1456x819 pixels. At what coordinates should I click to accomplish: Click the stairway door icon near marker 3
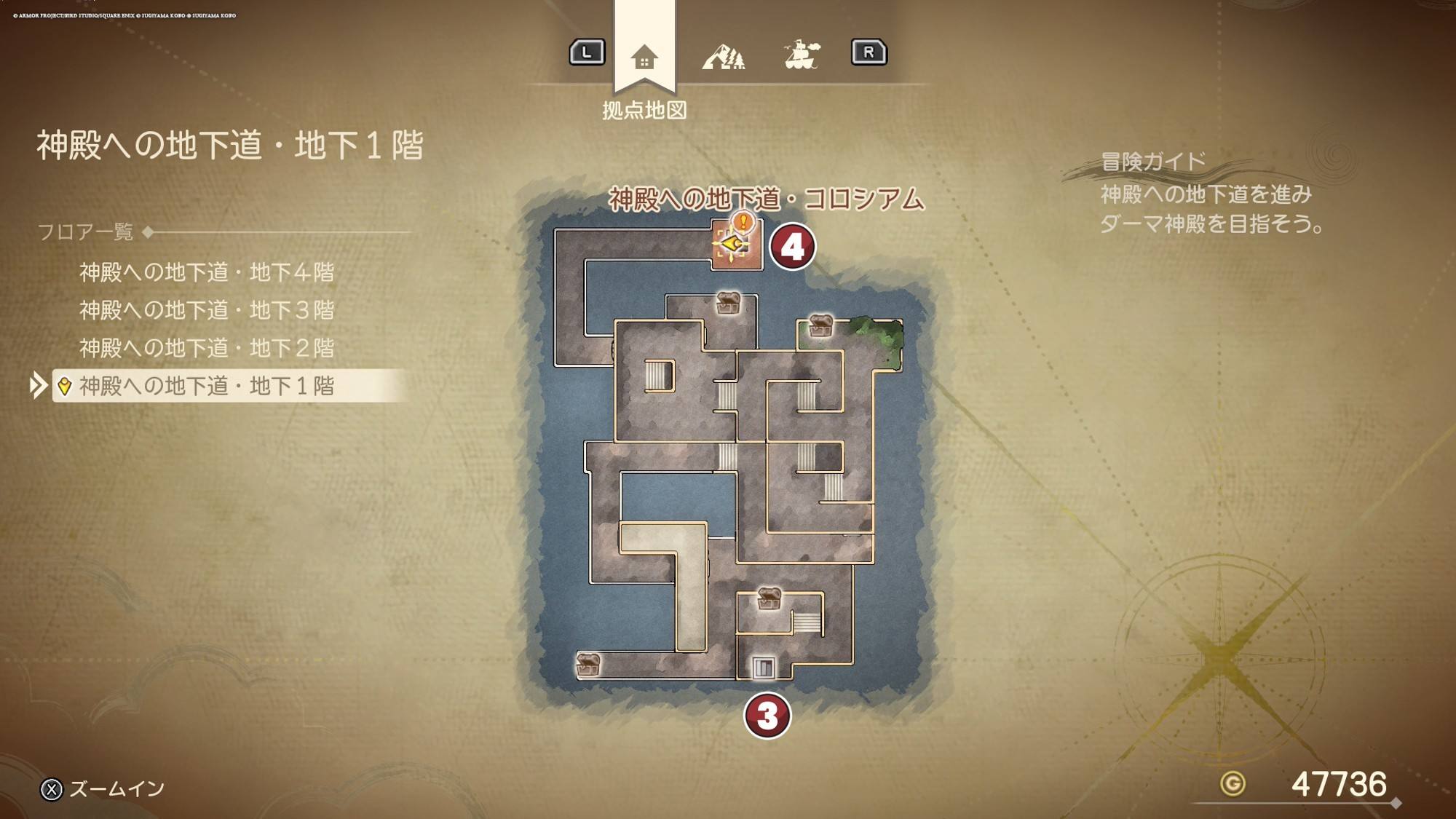(763, 666)
